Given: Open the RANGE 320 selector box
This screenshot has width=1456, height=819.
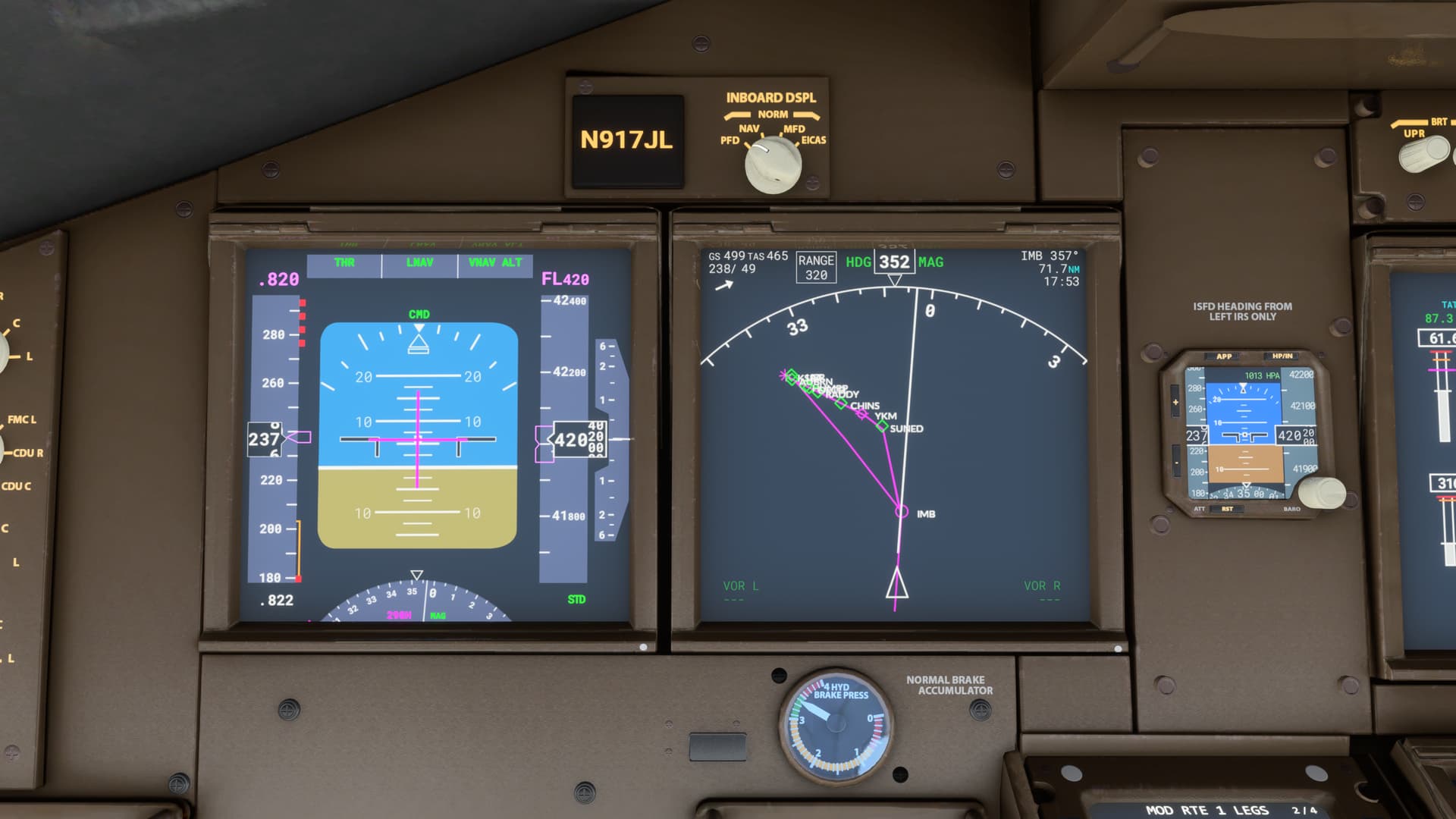Looking at the screenshot, I should 815,267.
